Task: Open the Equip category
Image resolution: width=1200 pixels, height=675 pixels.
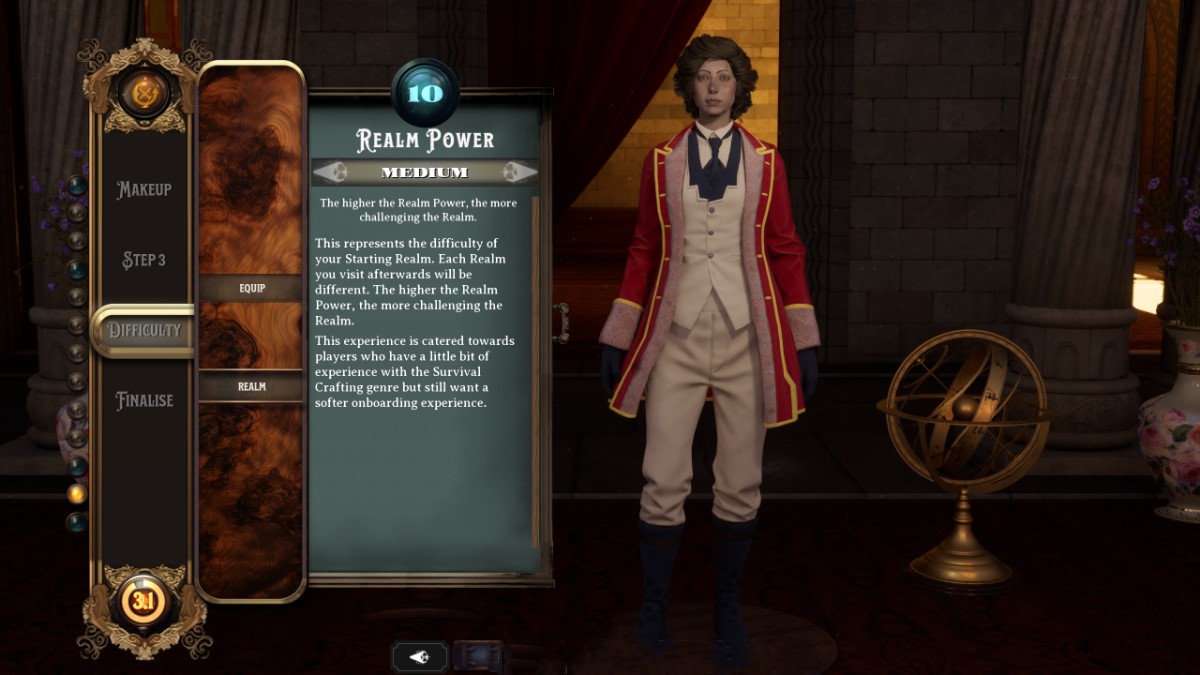Action: pyautogui.click(x=251, y=288)
